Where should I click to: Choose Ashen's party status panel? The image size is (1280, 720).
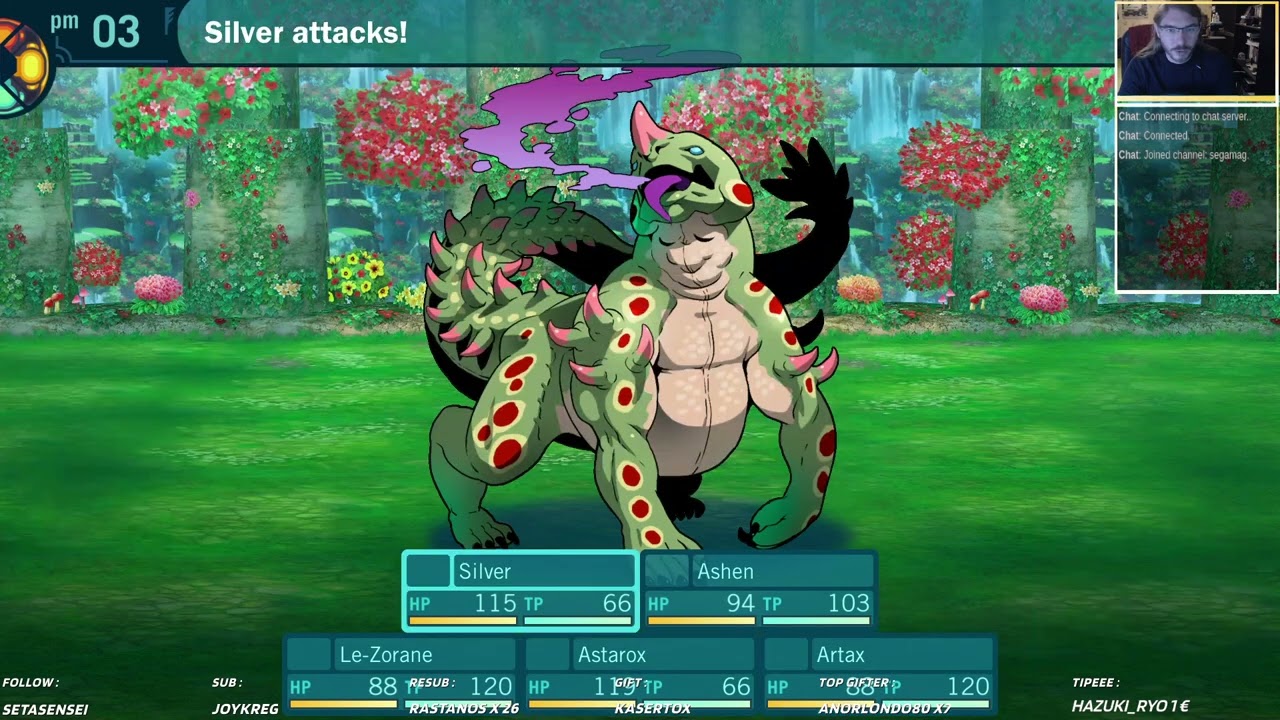pyautogui.click(x=758, y=591)
